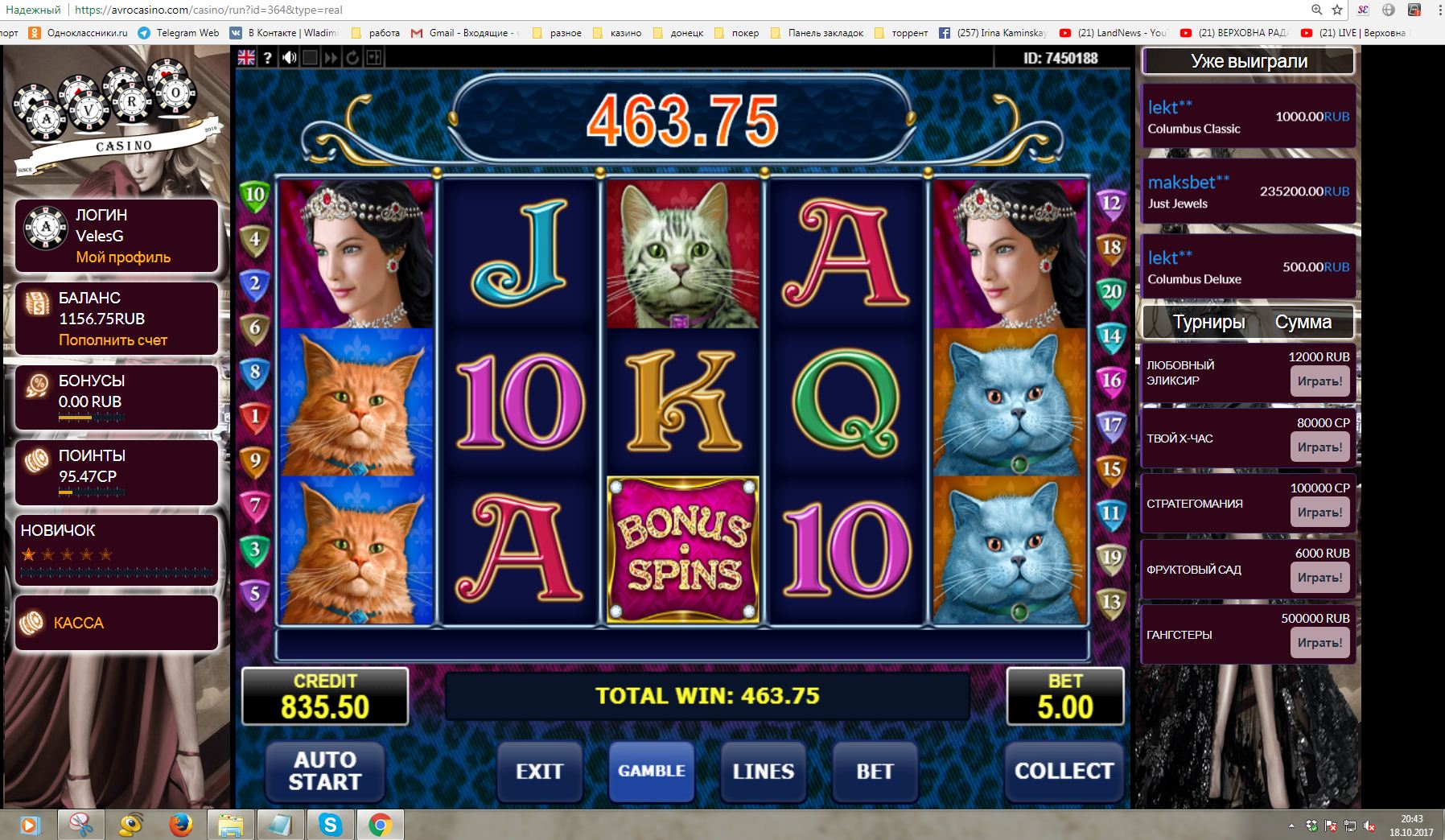Viewport: 1445px width, 840px height.
Task: Gamble the current win
Action: point(651,771)
